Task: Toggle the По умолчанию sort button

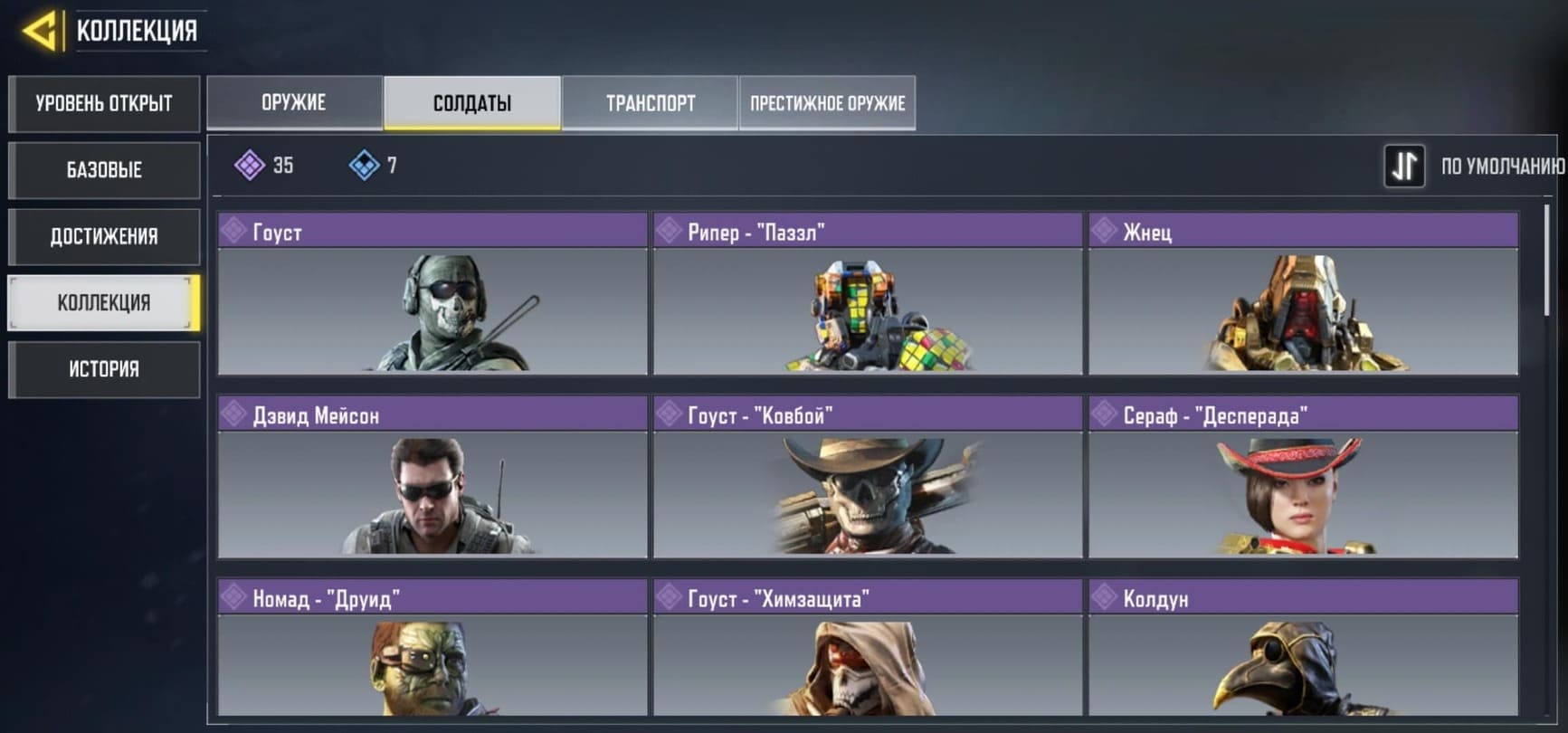Action: (x=1404, y=167)
